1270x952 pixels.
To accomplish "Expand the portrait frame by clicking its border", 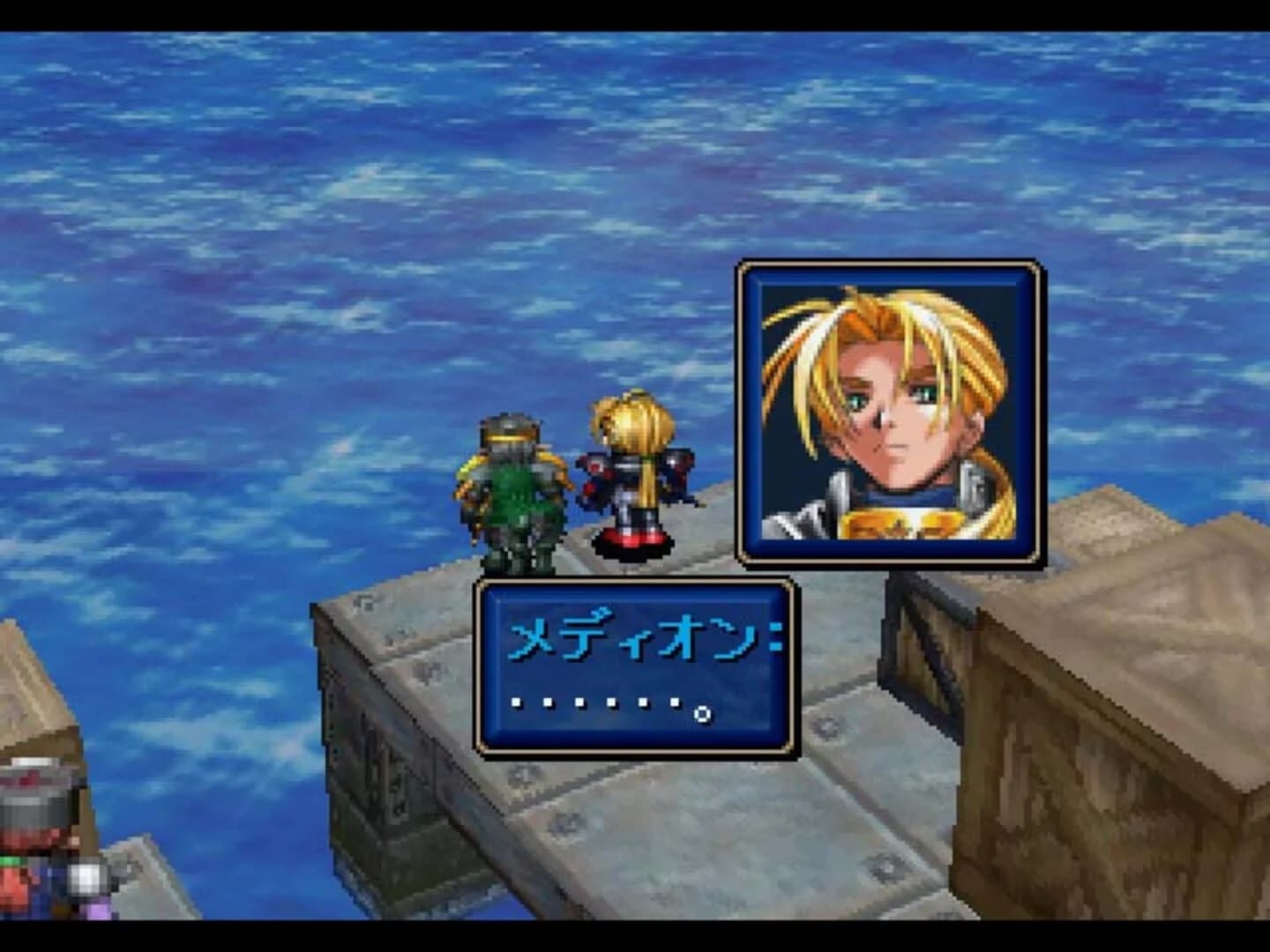I will [x=891, y=266].
